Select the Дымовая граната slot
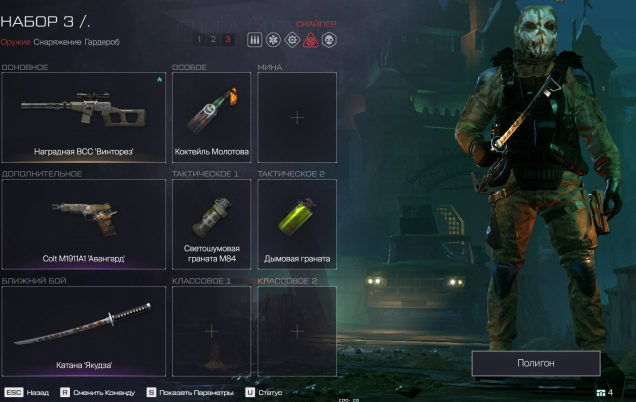 [x=297, y=225]
